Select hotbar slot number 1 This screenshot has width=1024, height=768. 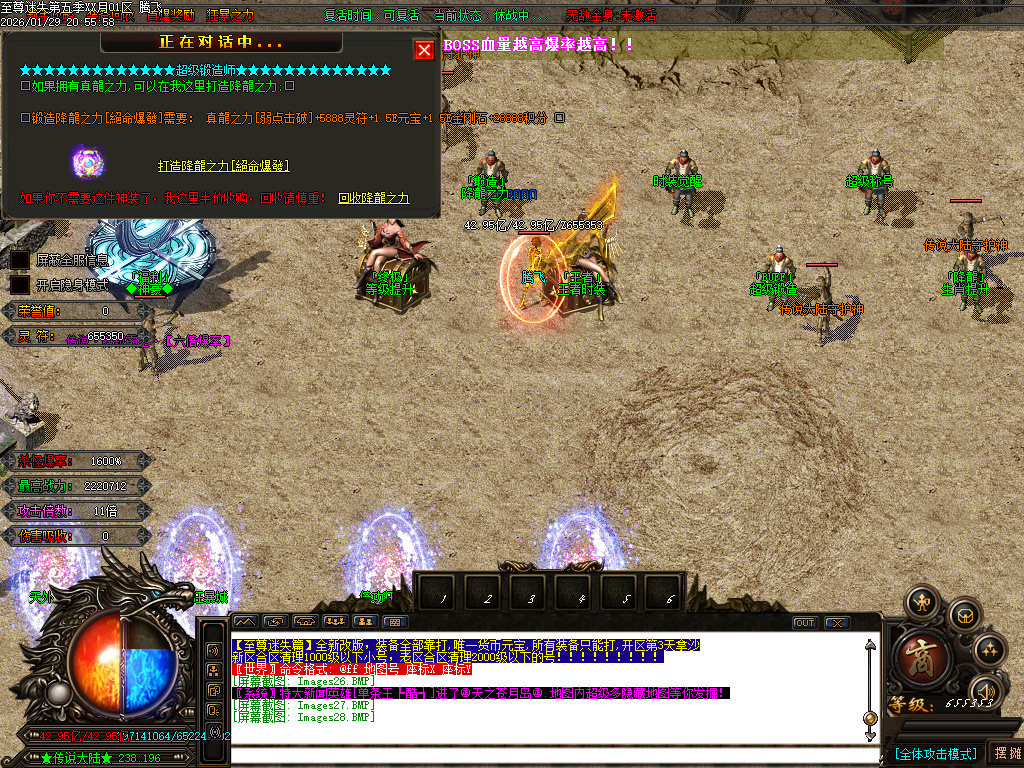point(441,597)
